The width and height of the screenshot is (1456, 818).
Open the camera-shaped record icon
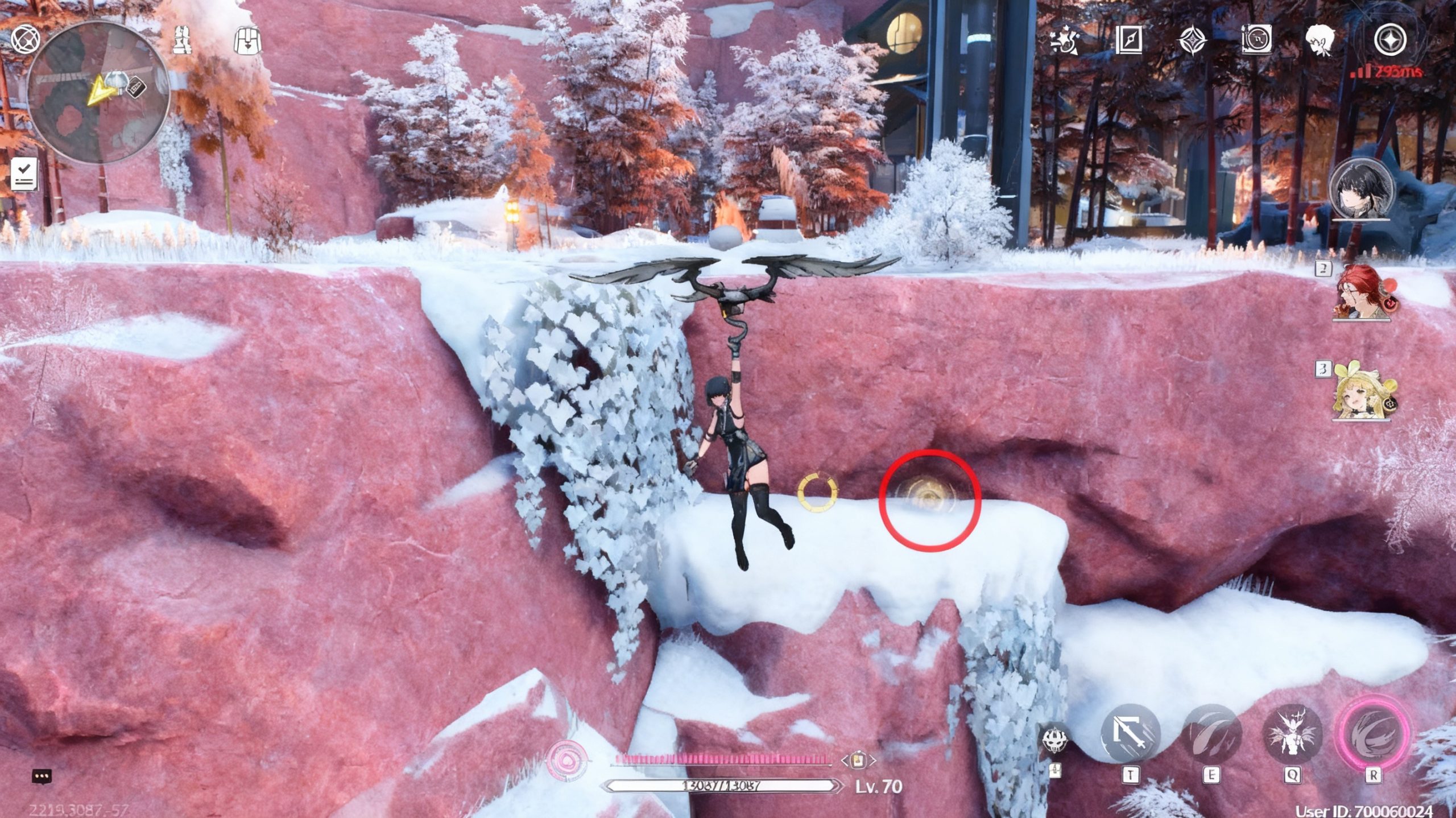pos(1256,41)
